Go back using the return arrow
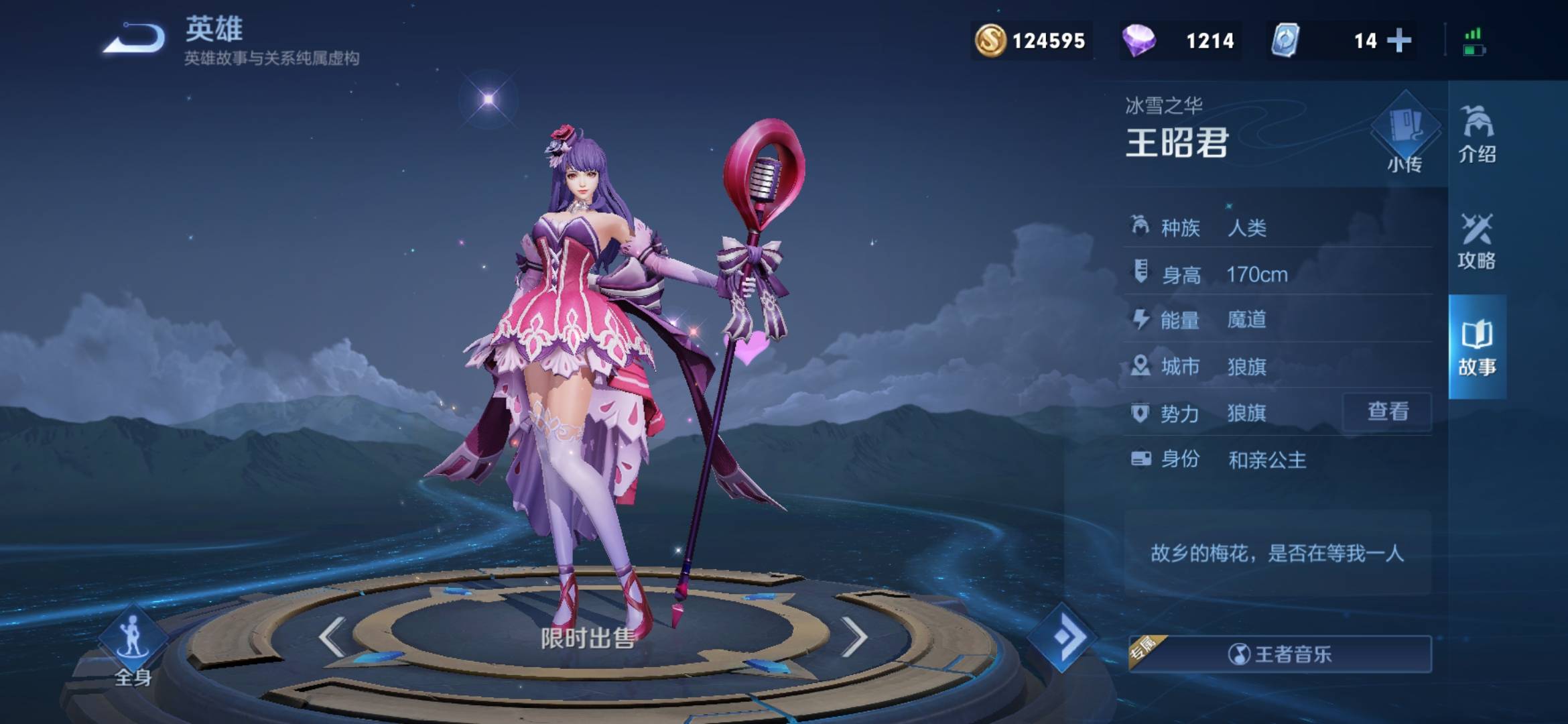1568x724 pixels. [x=135, y=38]
